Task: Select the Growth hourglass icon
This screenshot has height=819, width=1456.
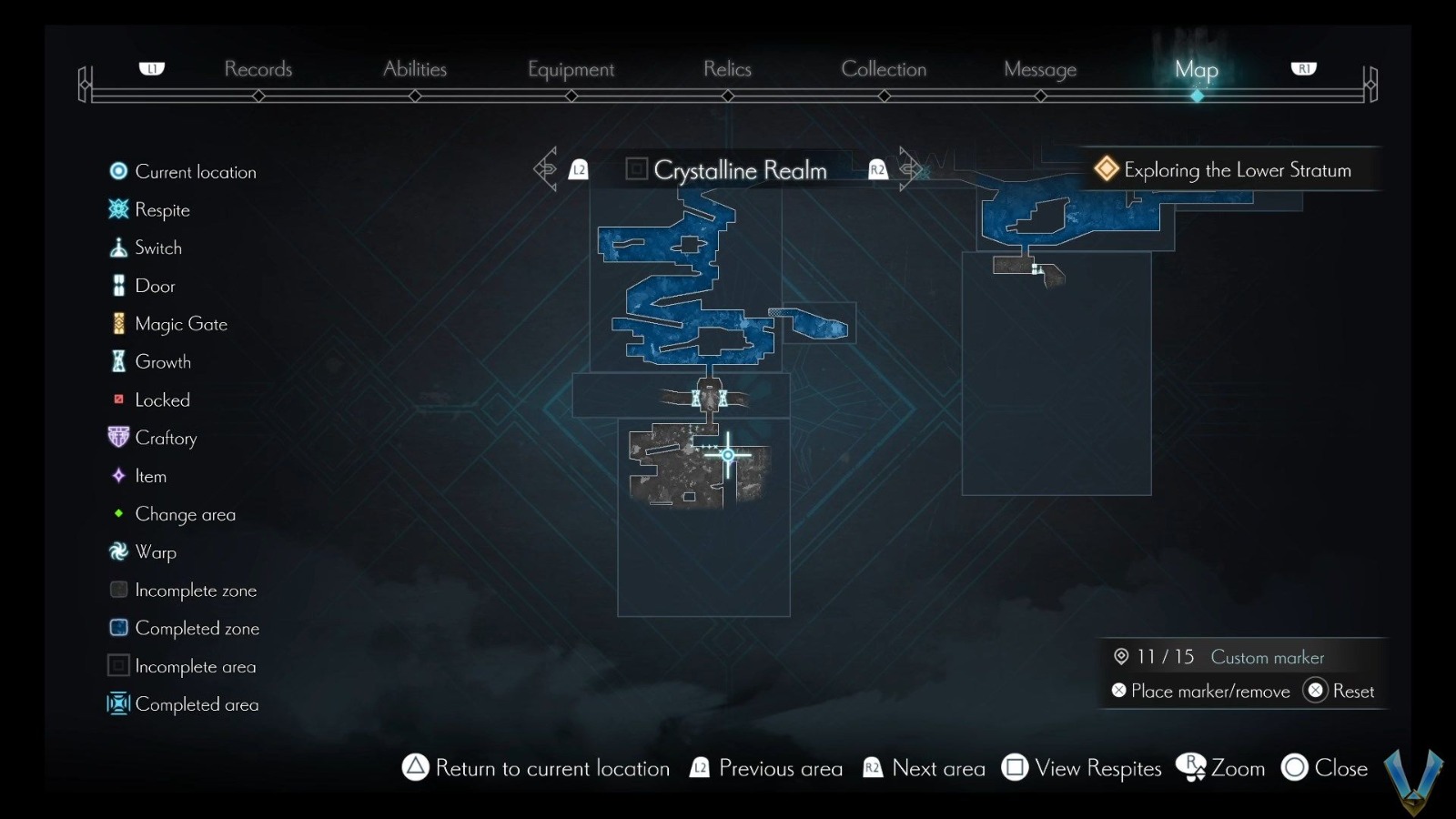Action: tap(118, 361)
